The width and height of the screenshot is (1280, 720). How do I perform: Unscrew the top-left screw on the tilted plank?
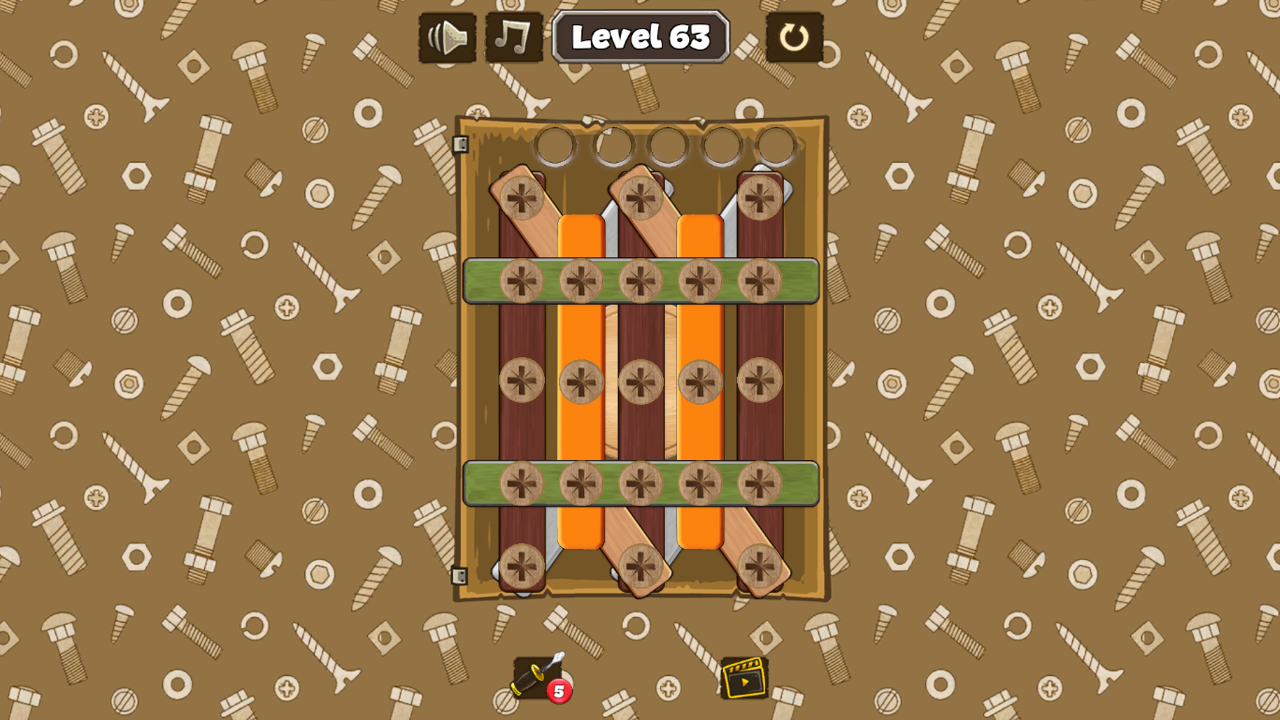point(523,197)
